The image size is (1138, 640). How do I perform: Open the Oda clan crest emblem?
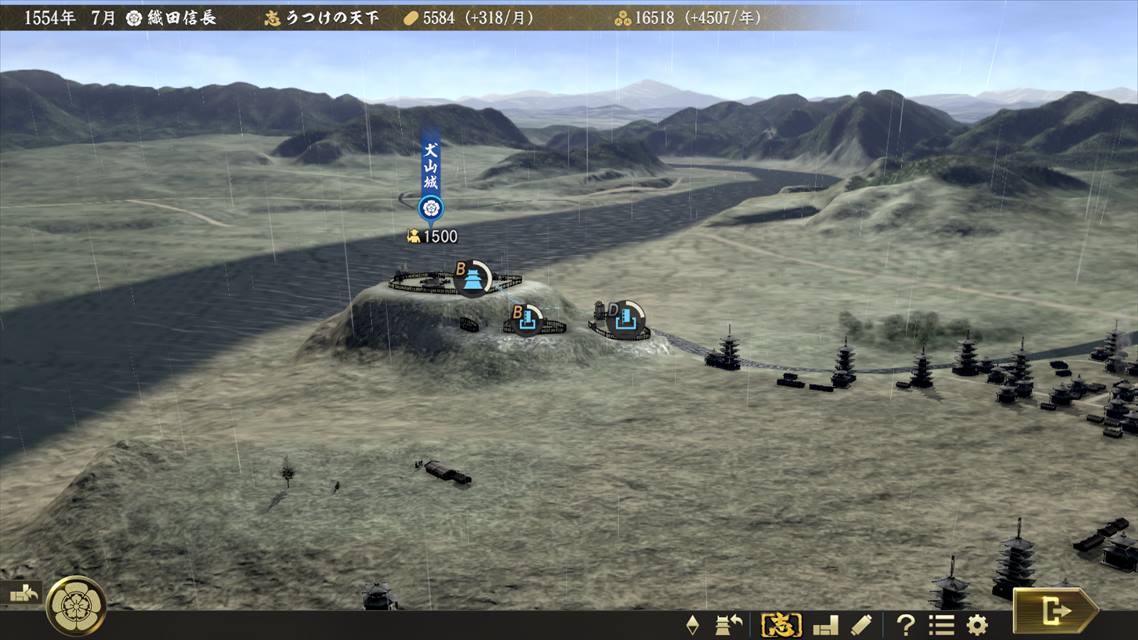pos(76,605)
